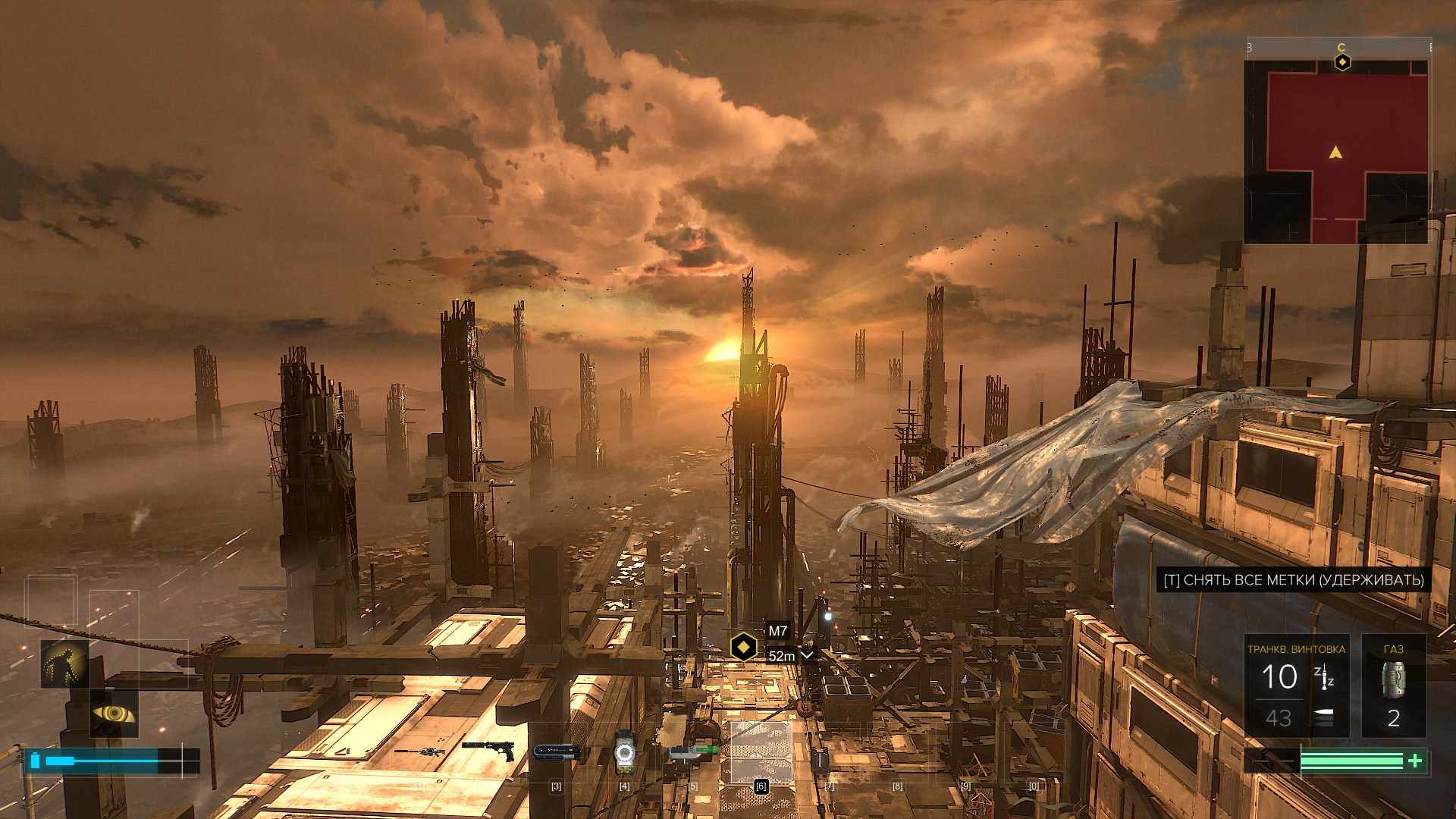
Task: Select the round-dial device in slot 4
Action: point(623,752)
